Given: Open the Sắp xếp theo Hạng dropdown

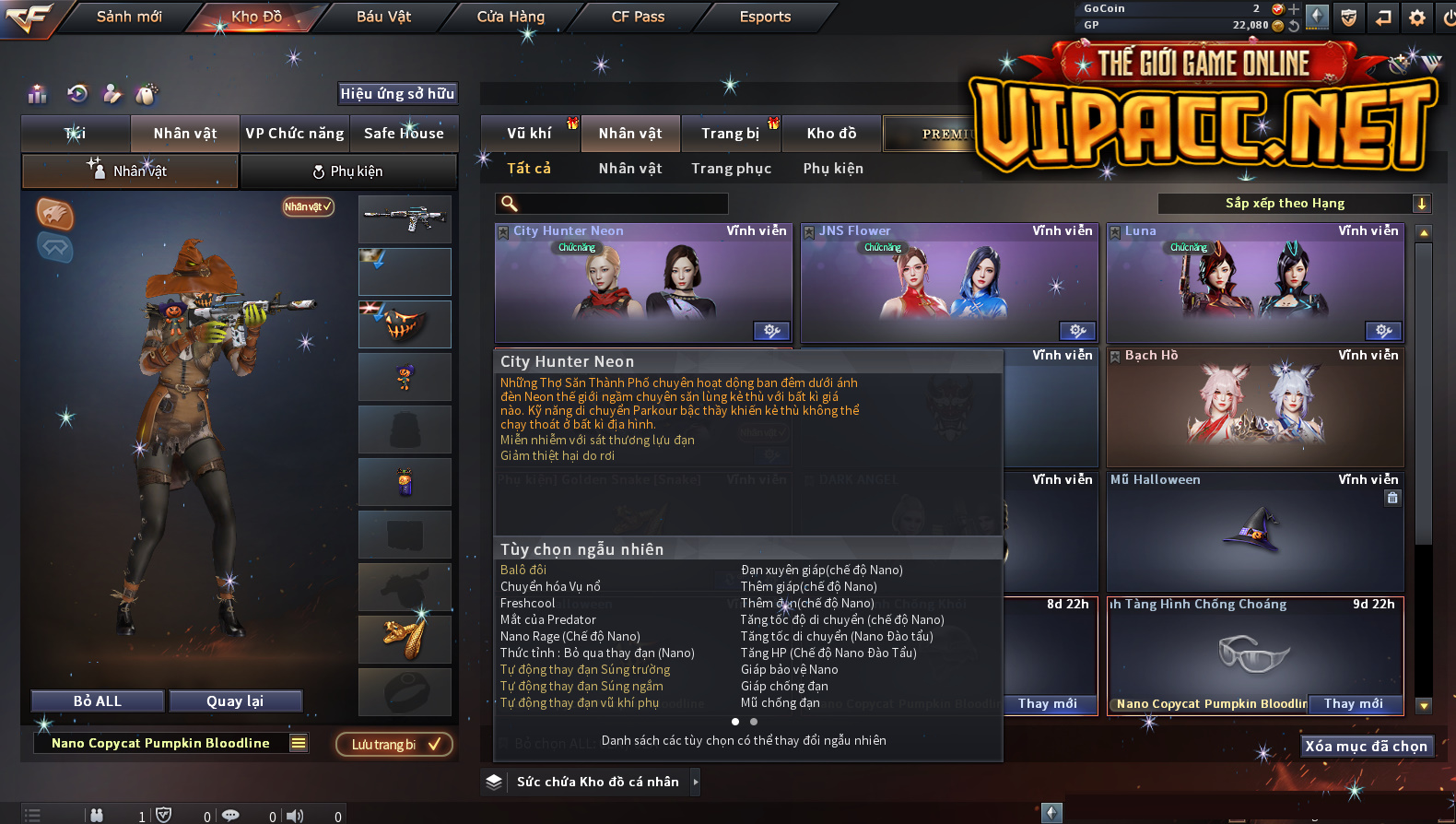Looking at the screenshot, I should pyautogui.click(x=1294, y=204).
